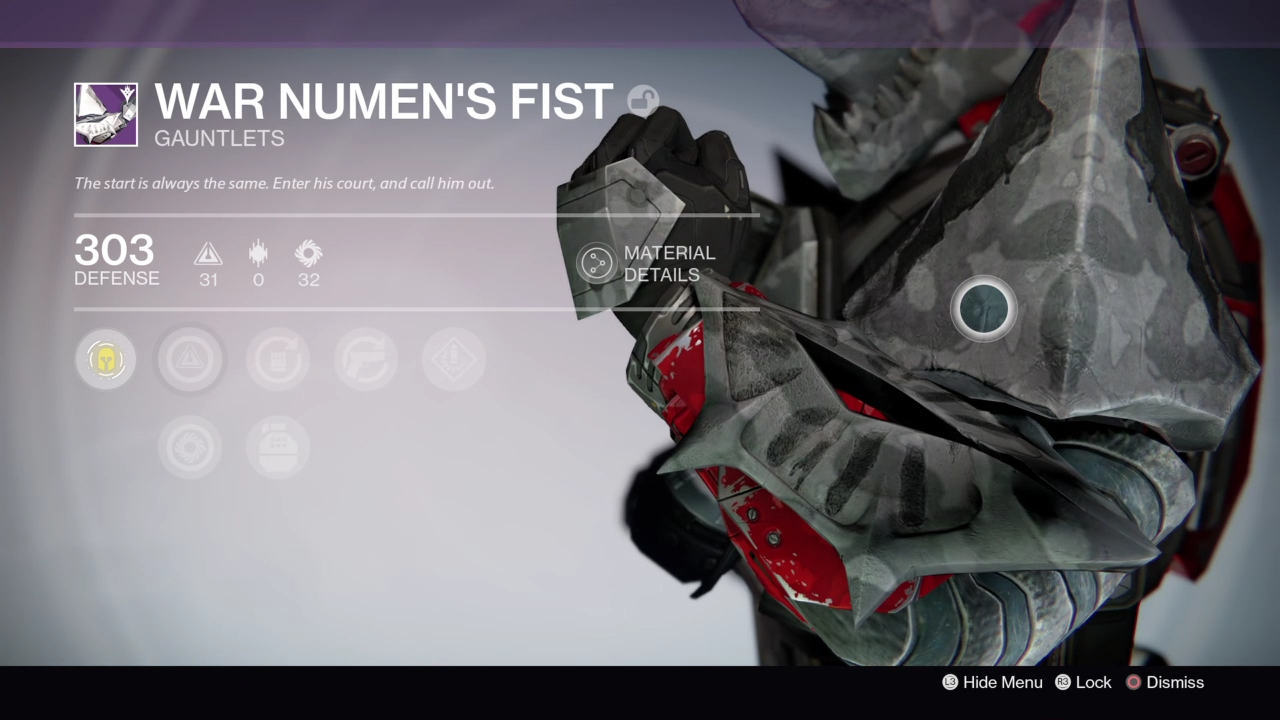Click the War Numen's Fist item icon
This screenshot has width=1280, height=720.
tap(106, 114)
